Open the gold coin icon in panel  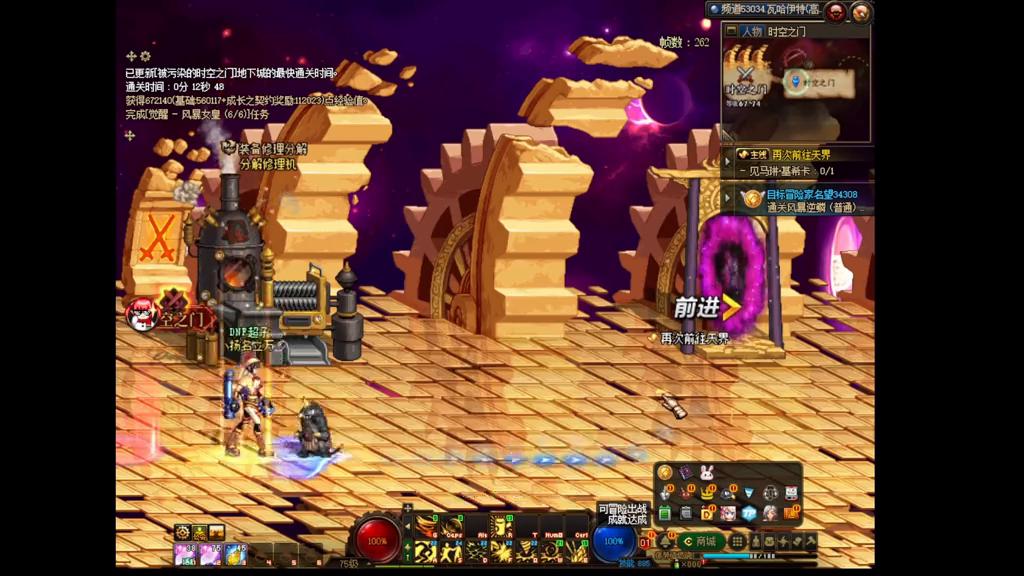[665, 473]
